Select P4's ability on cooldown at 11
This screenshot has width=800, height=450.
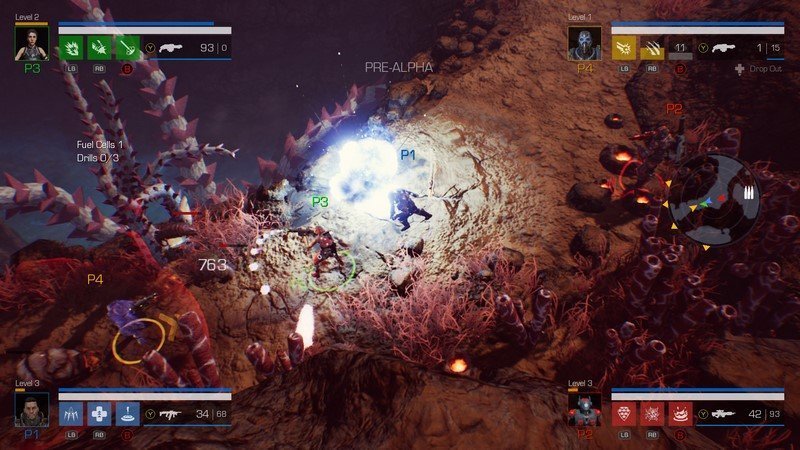680,47
